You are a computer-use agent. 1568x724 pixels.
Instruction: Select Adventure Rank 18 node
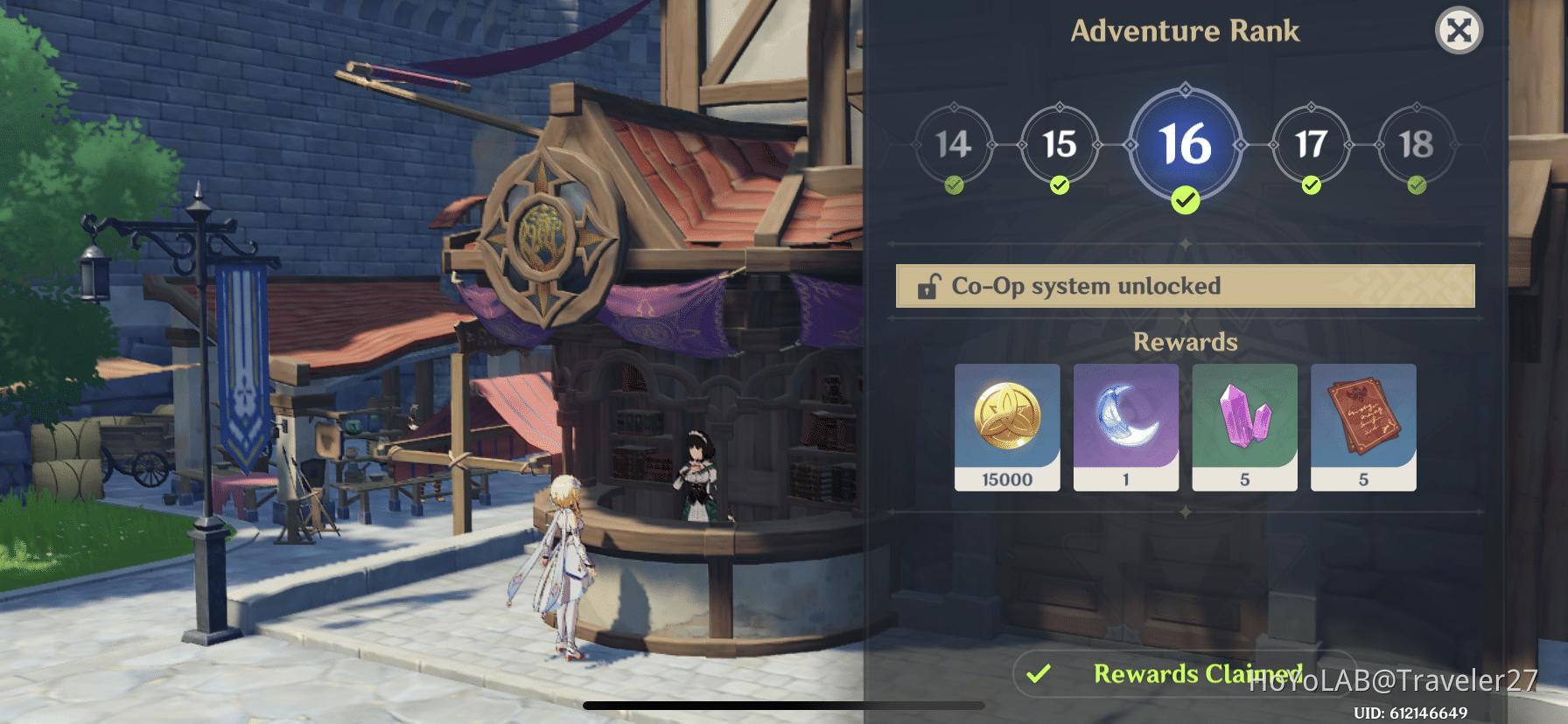1417,146
